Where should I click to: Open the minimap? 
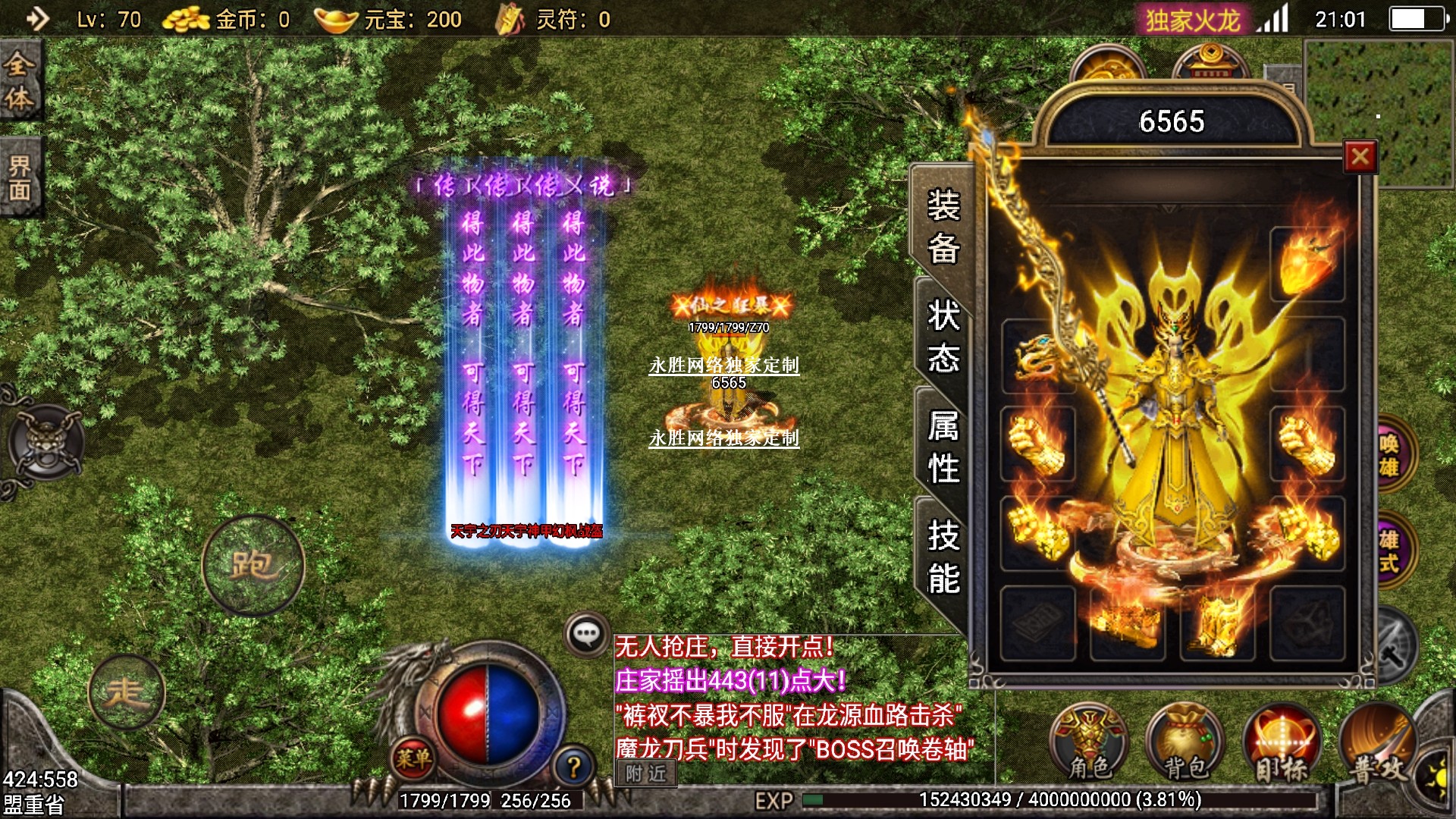[x=1378, y=114]
